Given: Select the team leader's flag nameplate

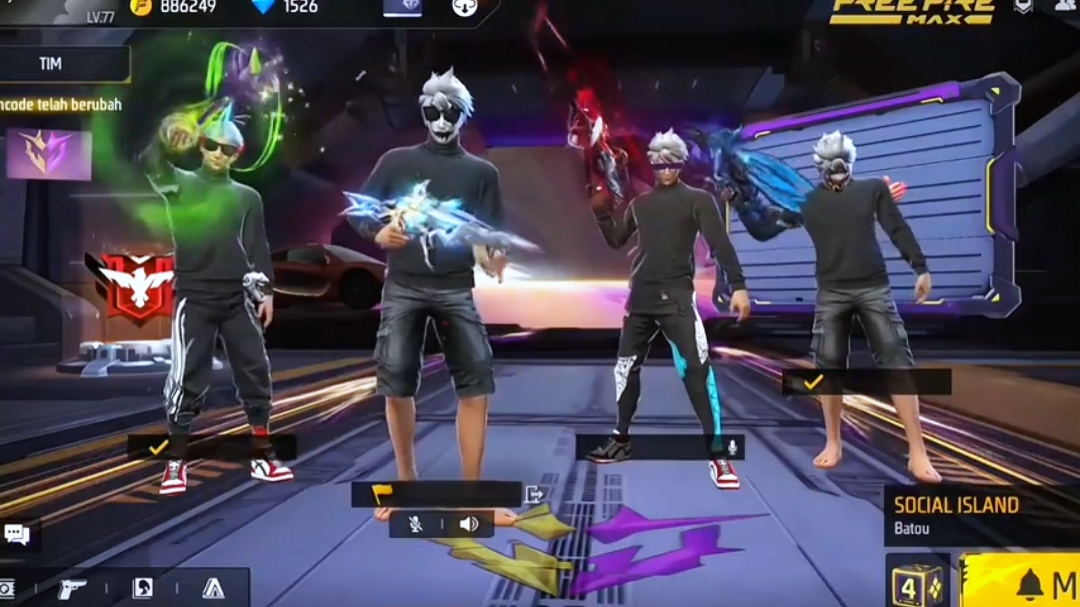Looking at the screenshot, I should pyautogui.click(x=435, y=494).
